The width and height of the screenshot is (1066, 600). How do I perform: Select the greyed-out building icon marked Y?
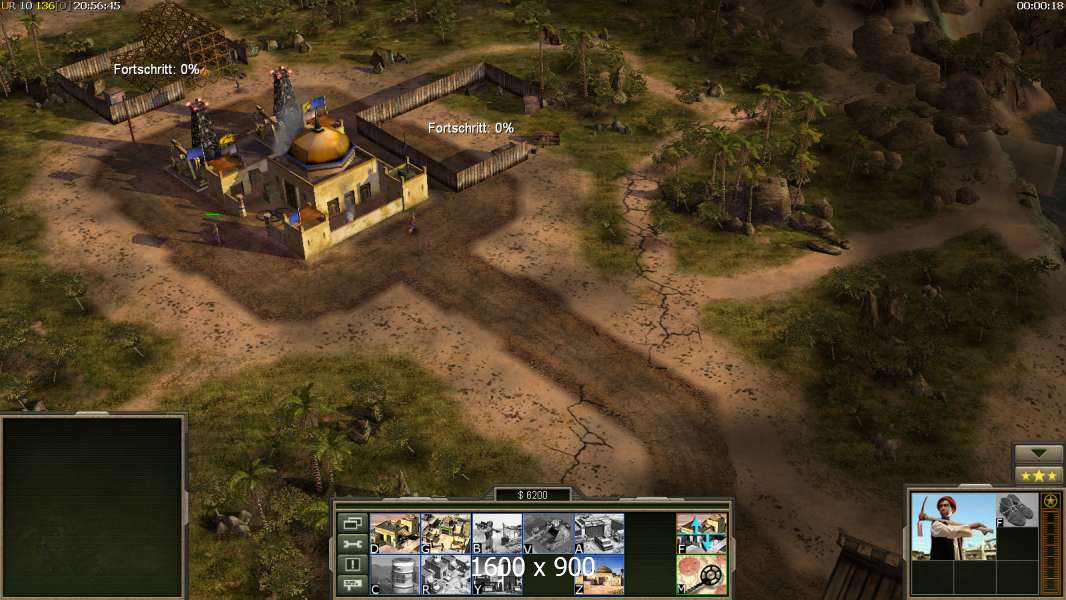pos(496,575)
